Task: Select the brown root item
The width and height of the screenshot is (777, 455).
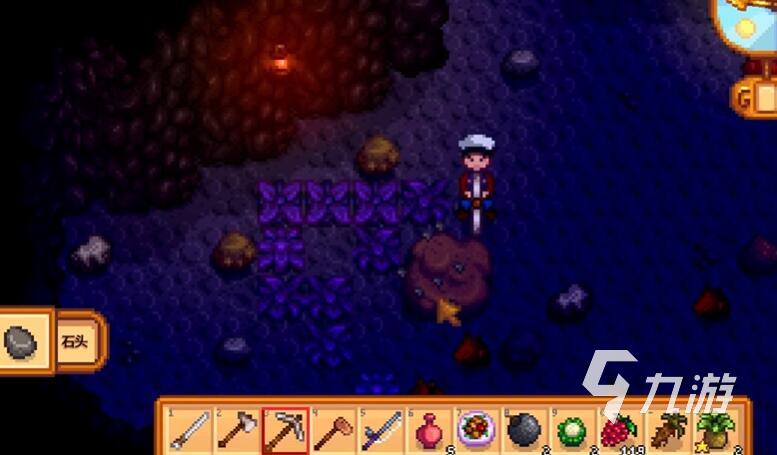Action: pos(668,430)
